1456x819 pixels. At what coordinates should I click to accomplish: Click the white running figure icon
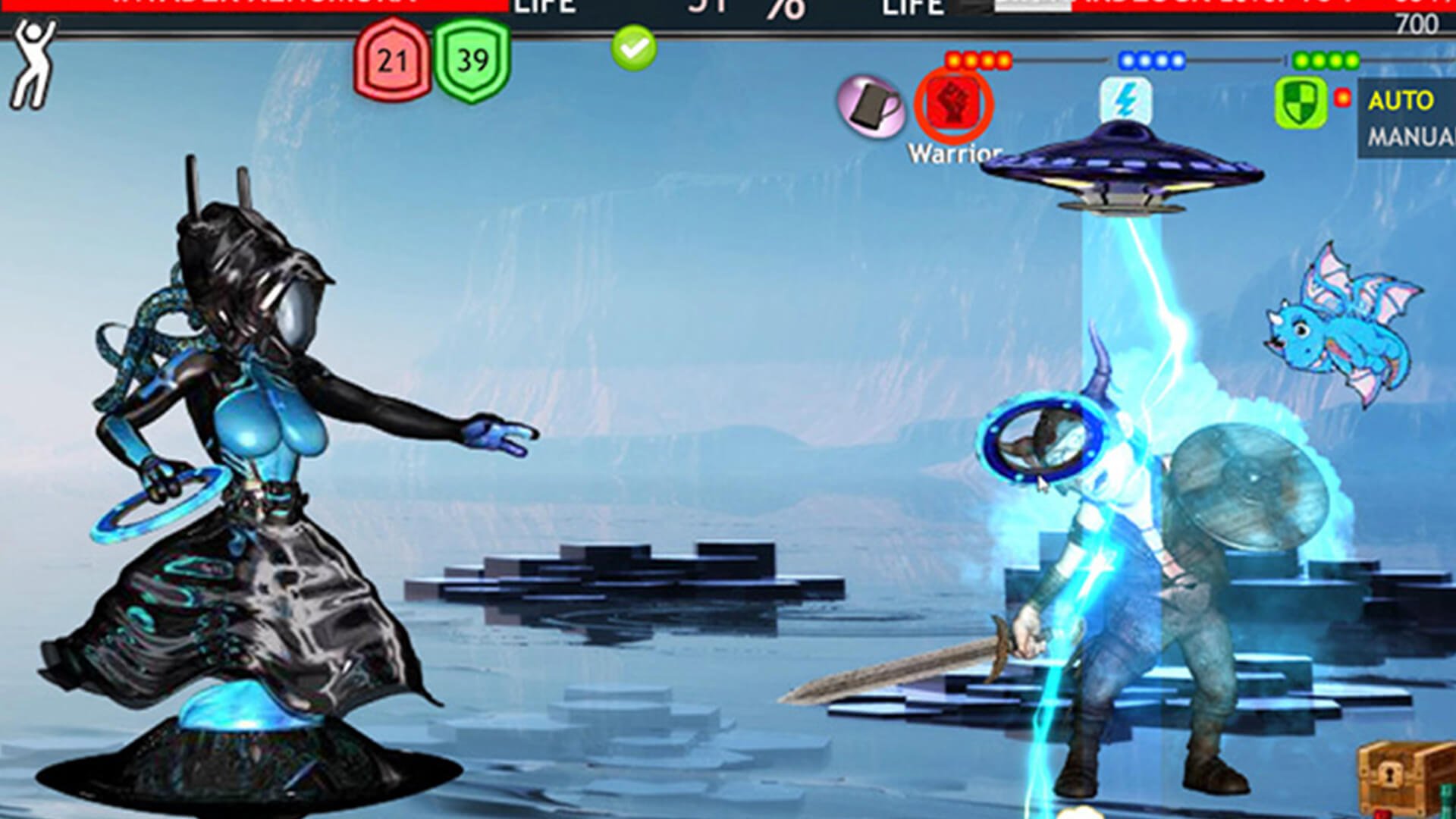pyautogui.click(x=33, y=64)
